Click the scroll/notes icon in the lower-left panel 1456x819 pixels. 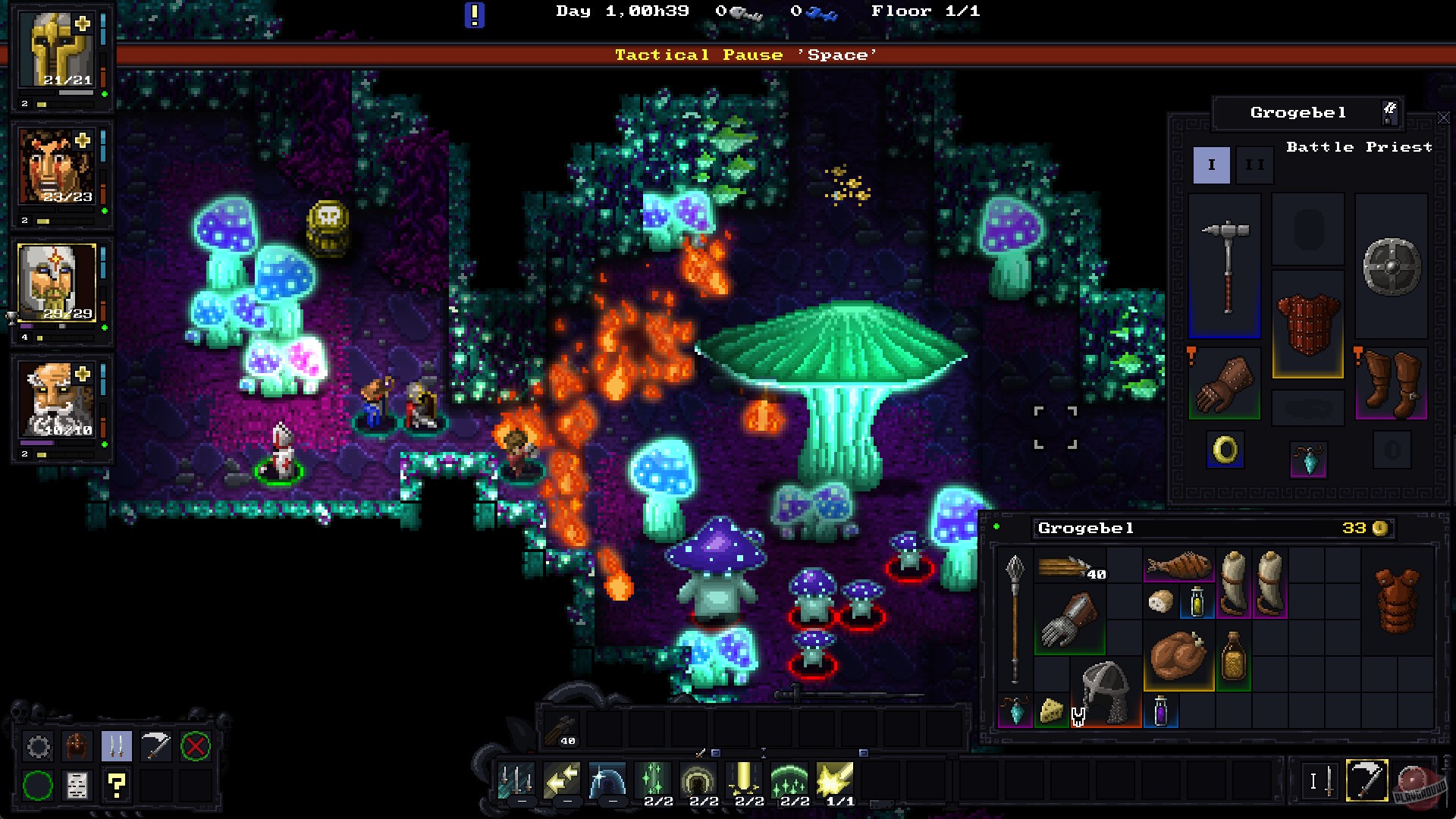[77, 786]
